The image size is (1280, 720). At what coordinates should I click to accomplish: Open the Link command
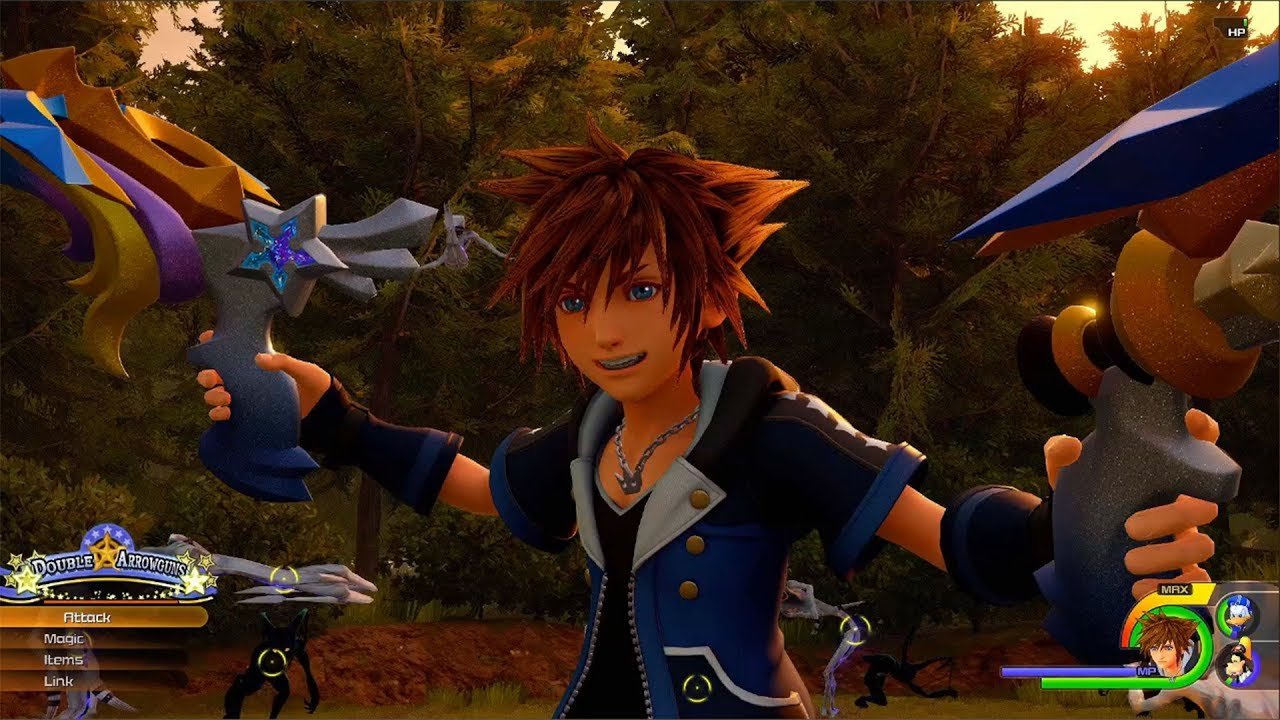pyautogui.click(x=60, y=681)
